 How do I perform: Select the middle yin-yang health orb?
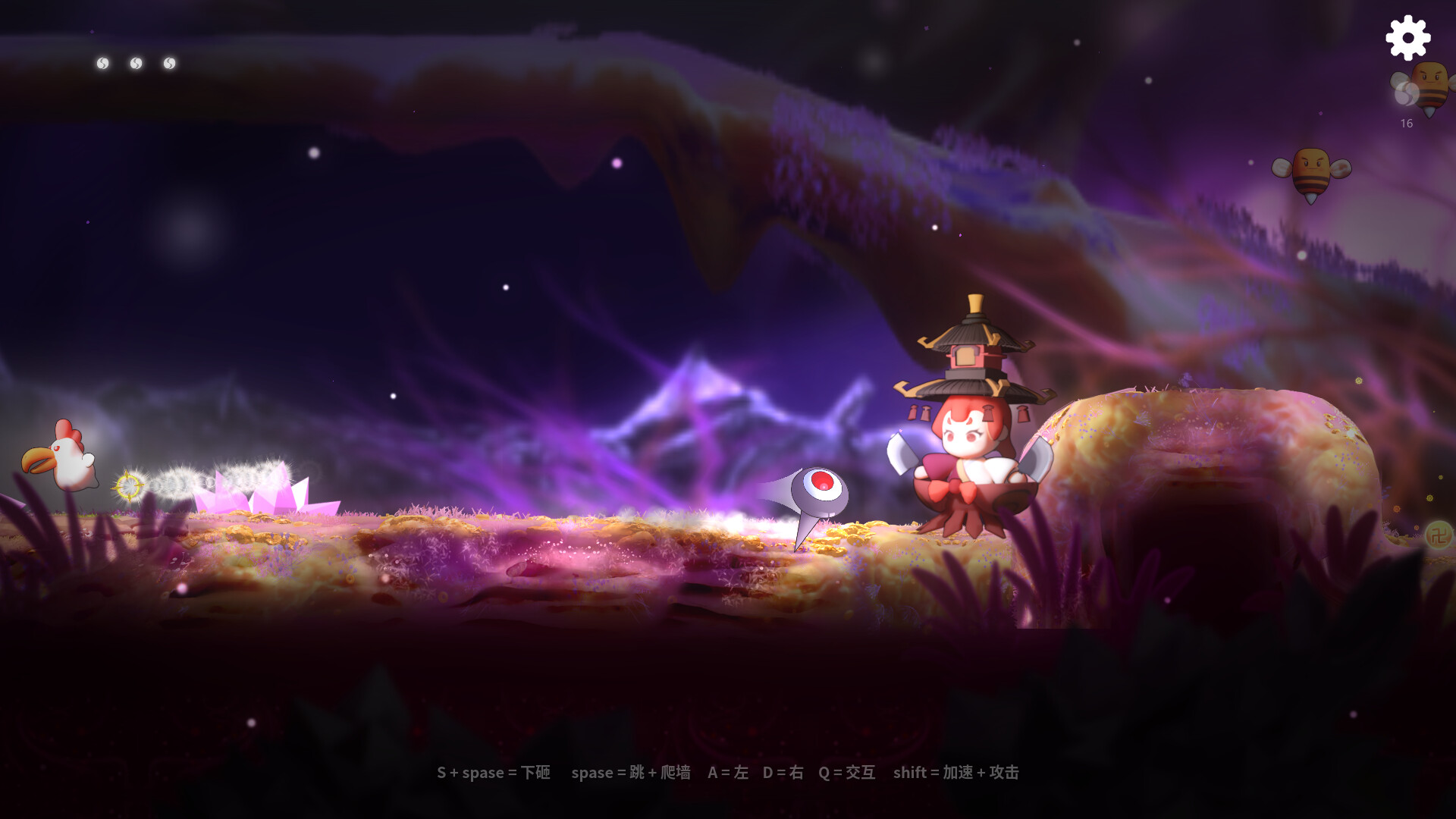click(135, 63)
